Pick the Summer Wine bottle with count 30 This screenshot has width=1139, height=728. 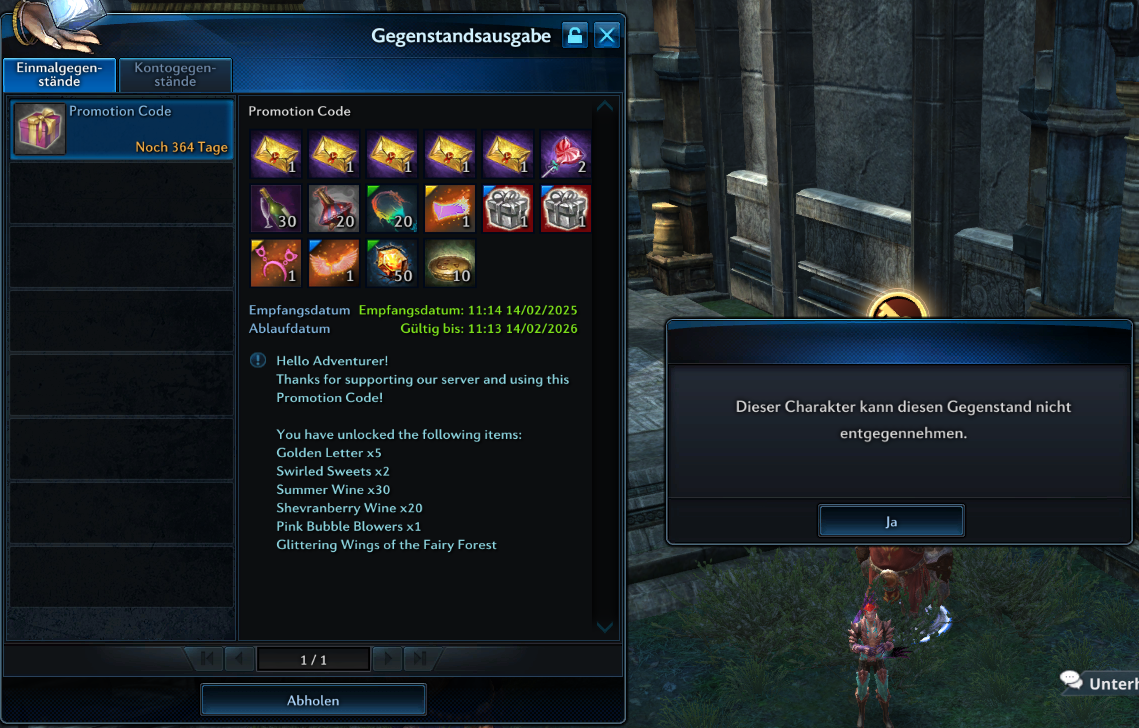pos(274,208)
